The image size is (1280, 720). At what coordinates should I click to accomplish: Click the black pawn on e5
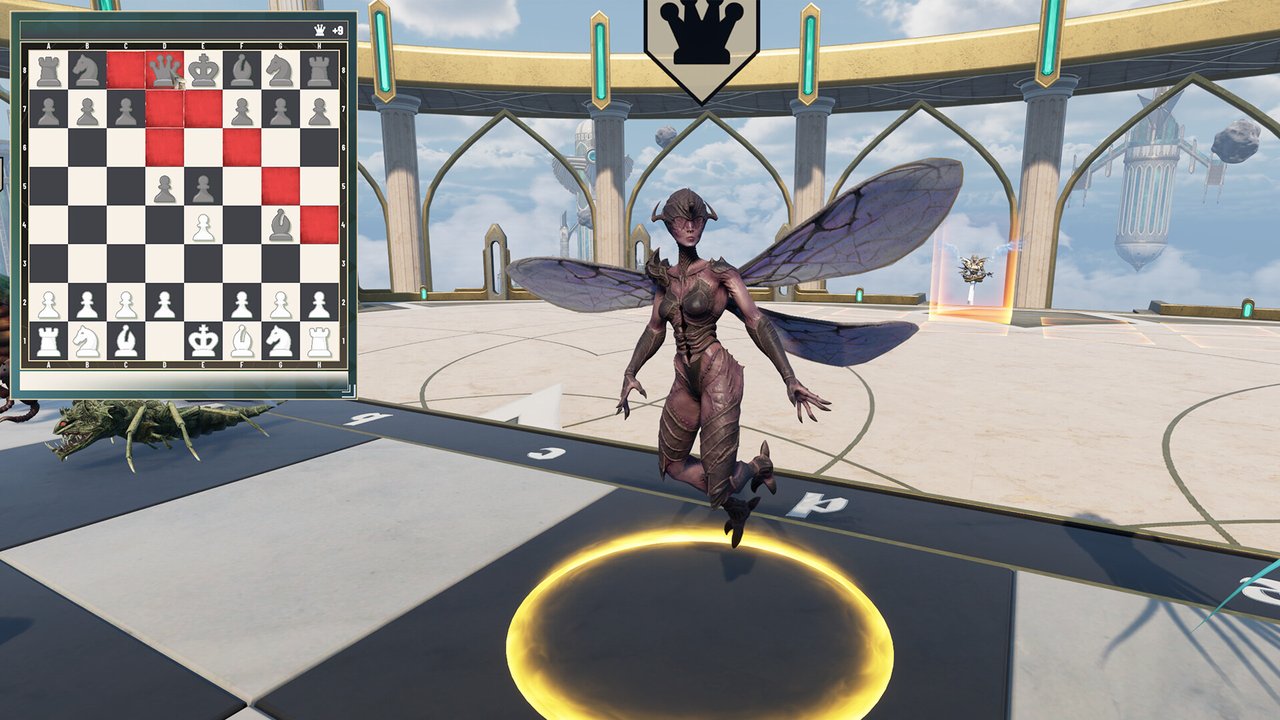pyautogui.click(x=203, y=186)
